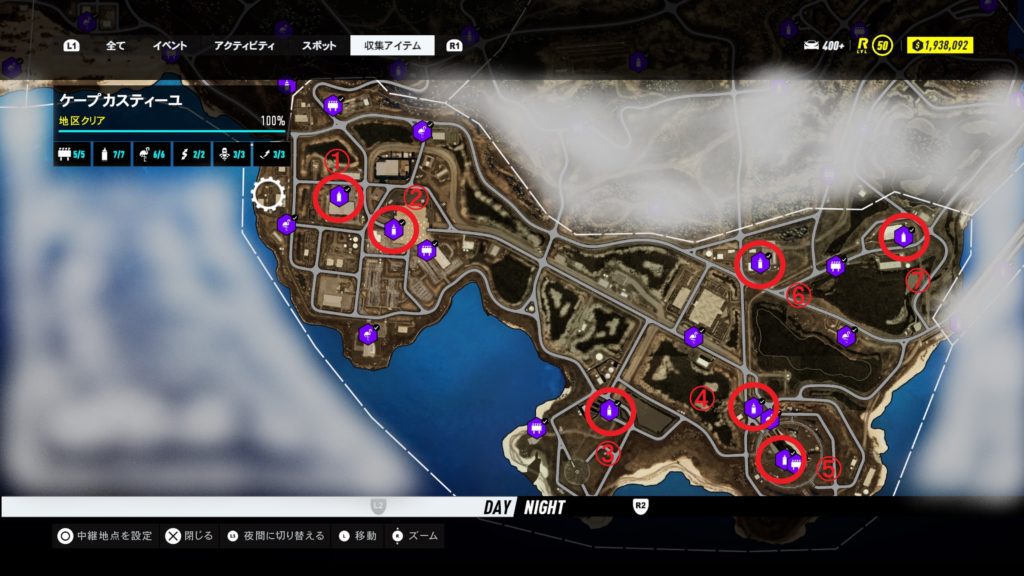1024x576 pixels.
Task: Pick the spray can marker circled as ③
Action: (x=608, y=408)
